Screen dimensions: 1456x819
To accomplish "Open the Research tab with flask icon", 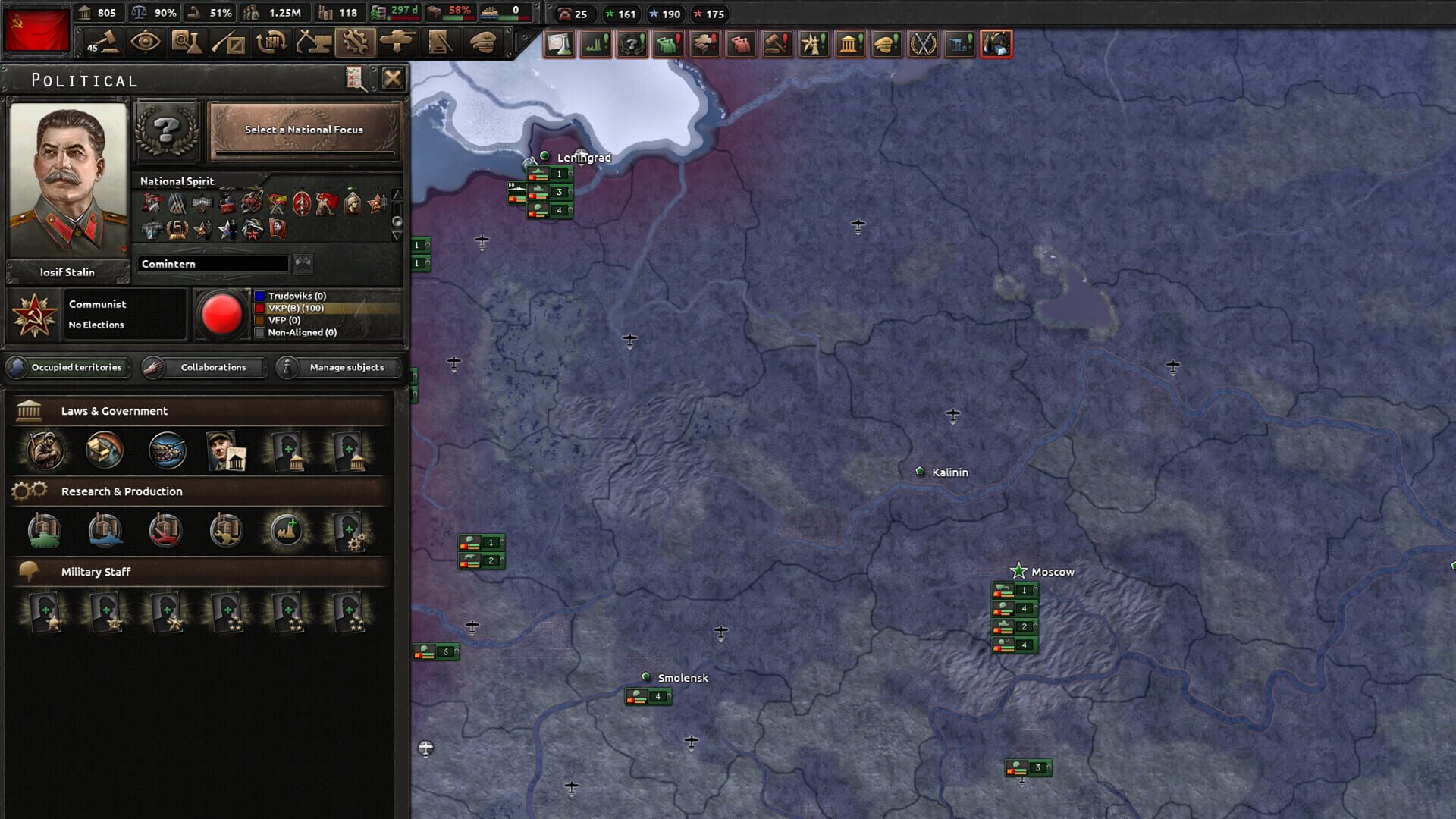I will click(x=187, y=43).
